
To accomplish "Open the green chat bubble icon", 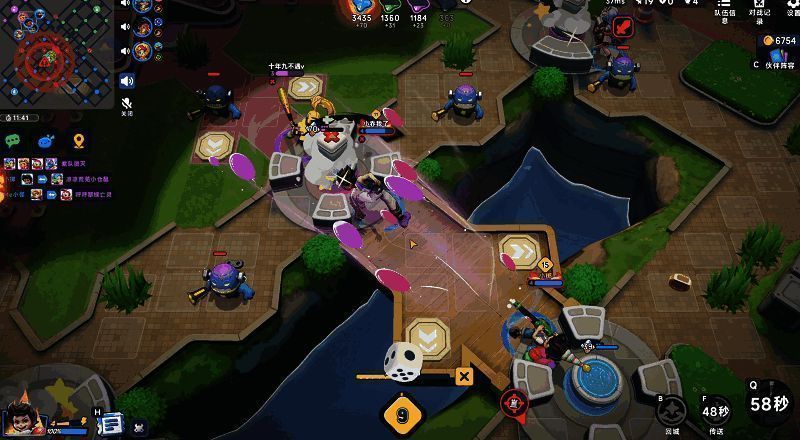I will [14, 141].
